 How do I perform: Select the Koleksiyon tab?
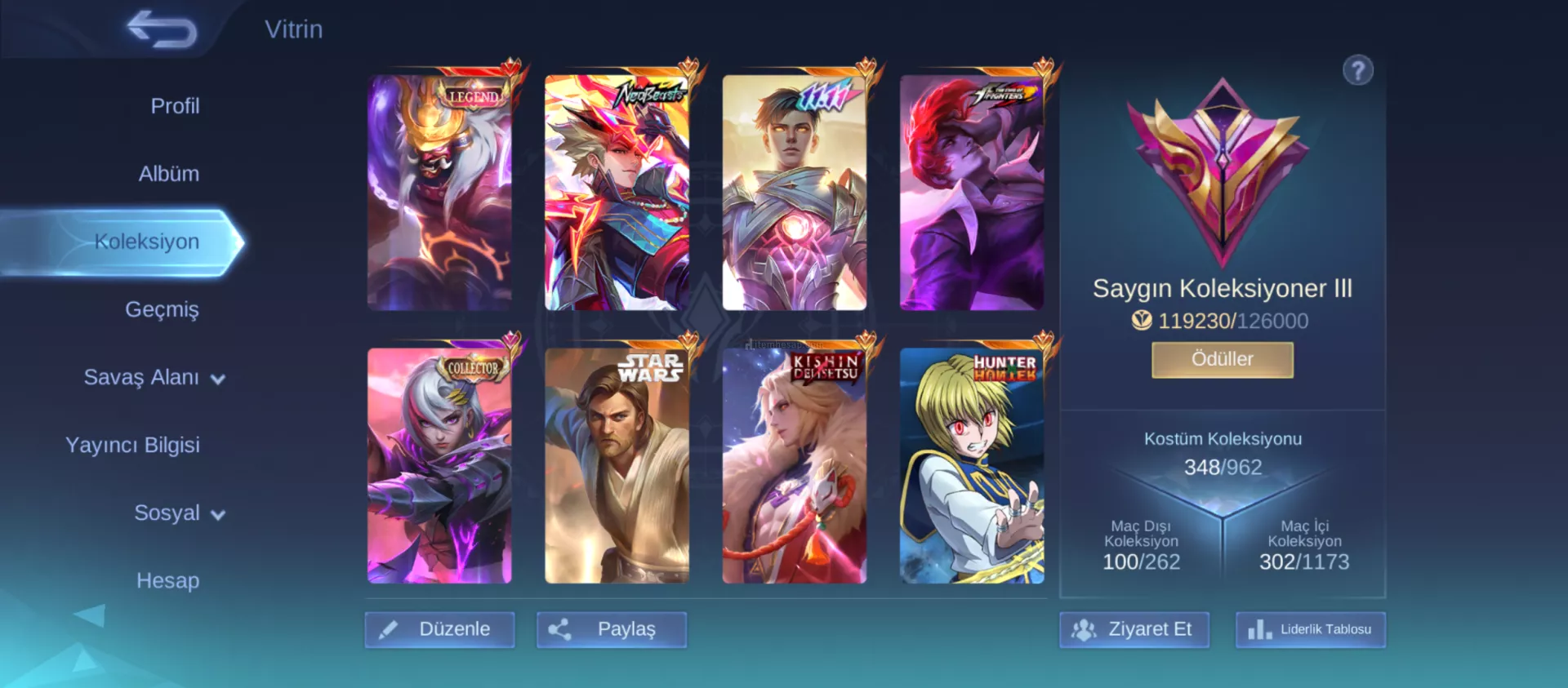(147, 242)
